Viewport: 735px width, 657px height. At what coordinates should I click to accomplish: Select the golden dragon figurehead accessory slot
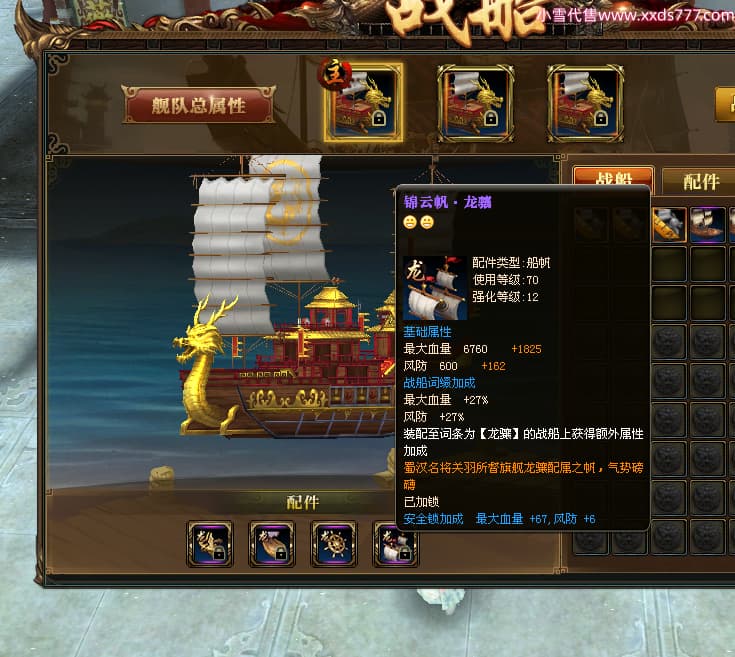[210, 544]
